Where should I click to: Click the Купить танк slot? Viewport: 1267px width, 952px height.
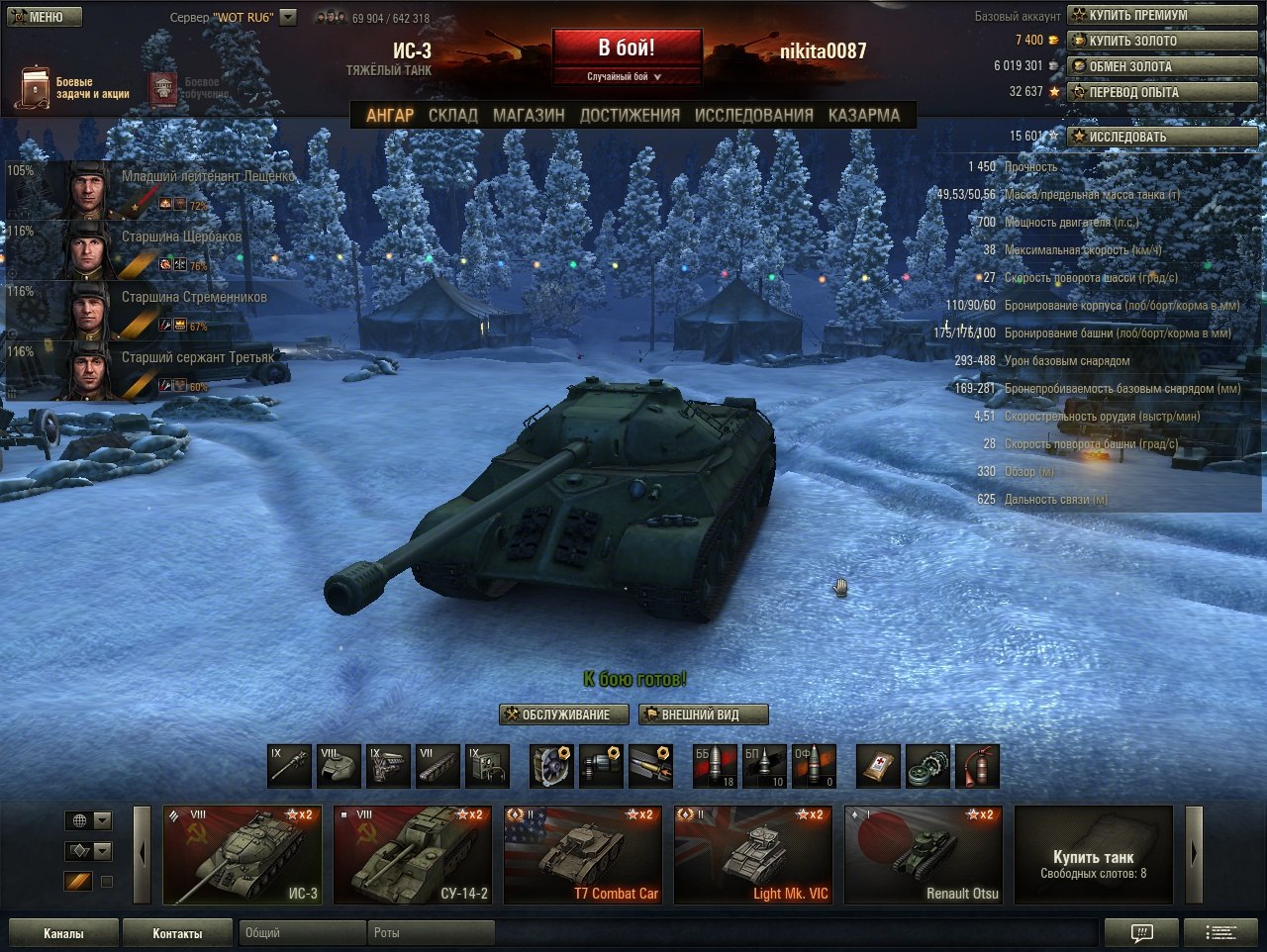1093,855
